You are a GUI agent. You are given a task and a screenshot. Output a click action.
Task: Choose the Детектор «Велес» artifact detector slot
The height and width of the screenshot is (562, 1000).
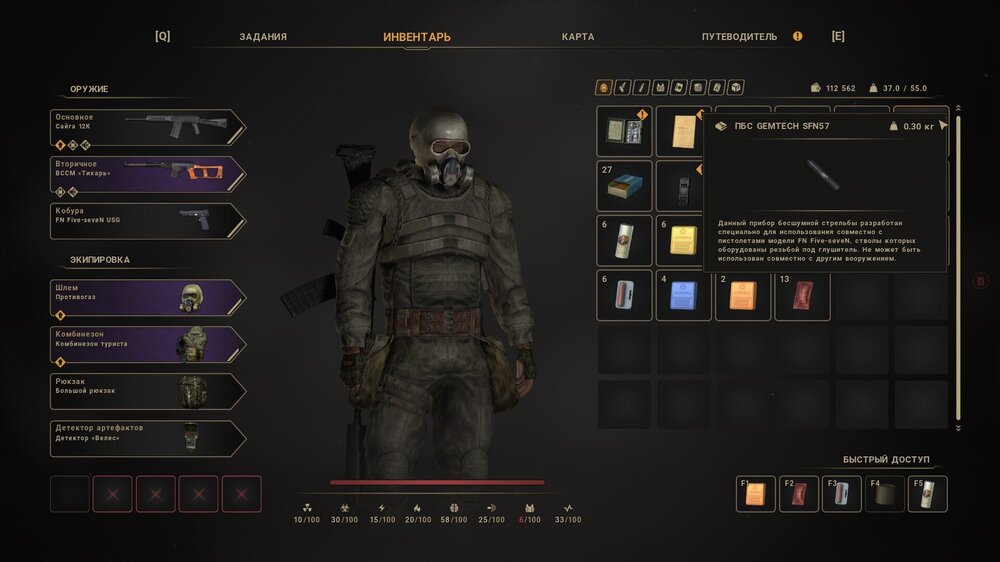[x=146, y=438]
